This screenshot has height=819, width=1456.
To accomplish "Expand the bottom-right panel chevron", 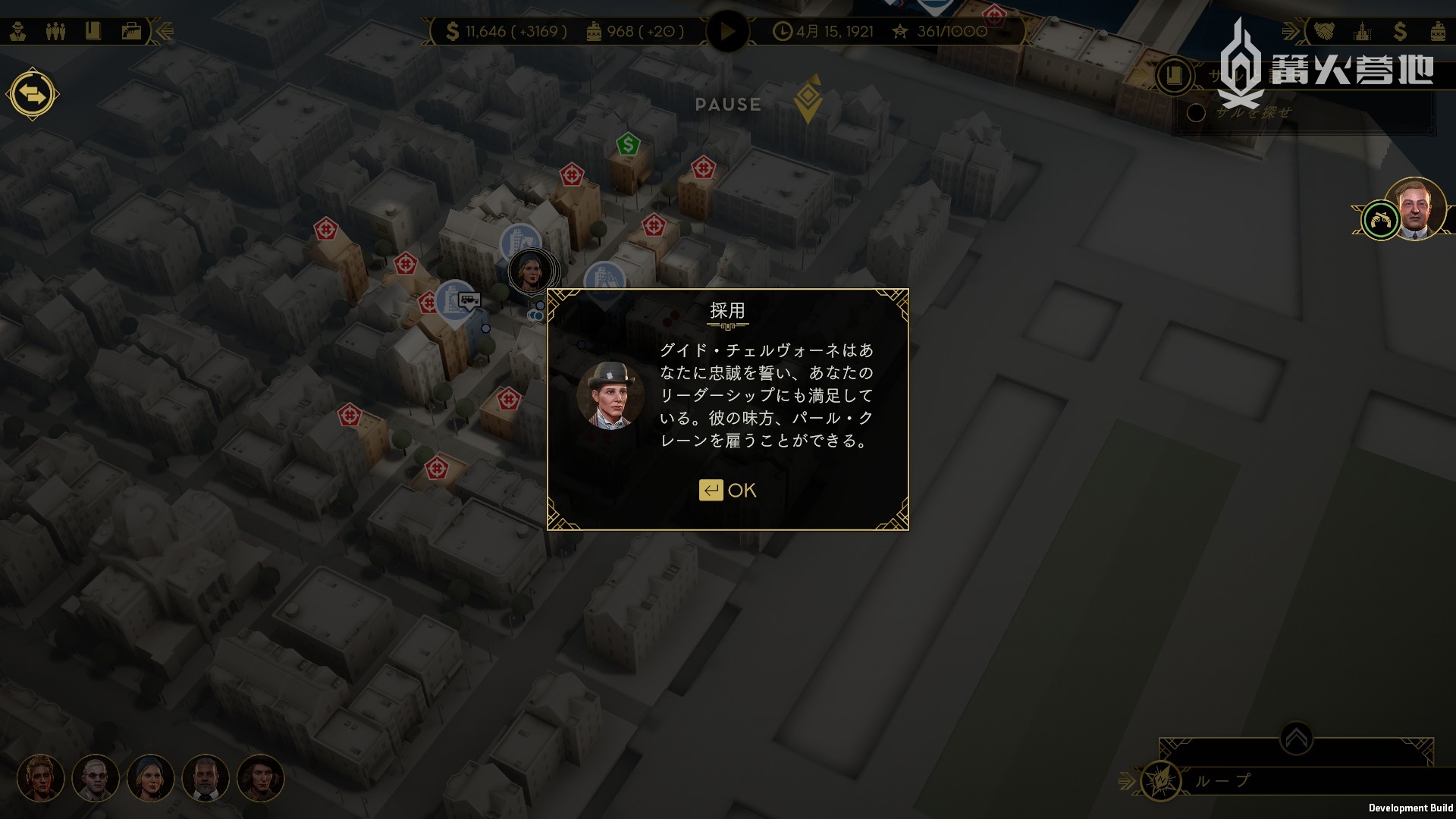I will point(1296,738).
